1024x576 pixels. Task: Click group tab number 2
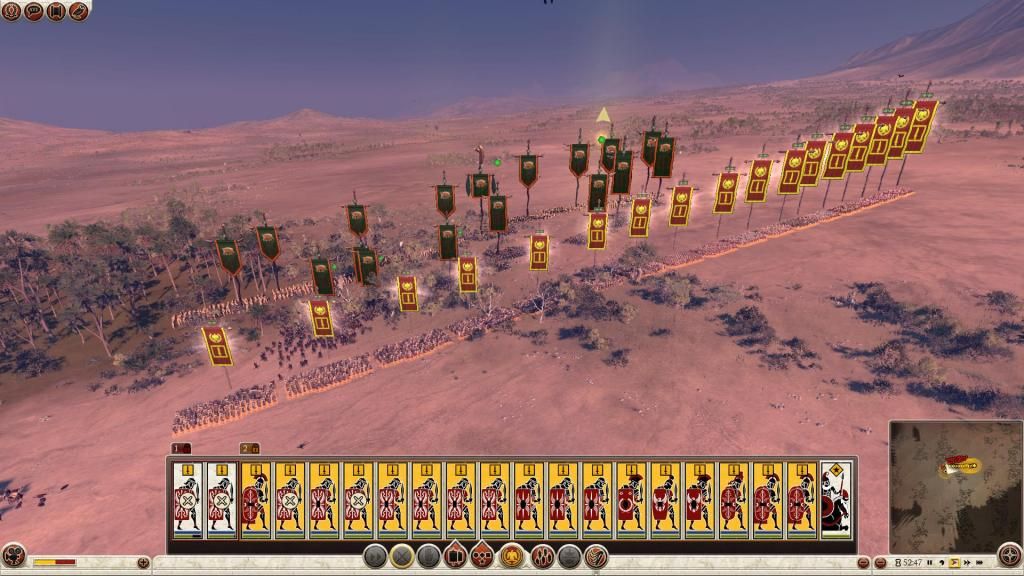click(248, 448)
